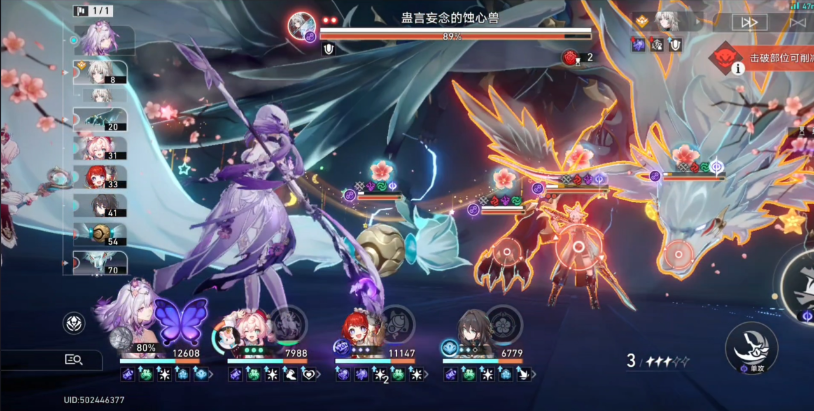
Task: Use the single-target basic attack
Action: pos(751,345)
